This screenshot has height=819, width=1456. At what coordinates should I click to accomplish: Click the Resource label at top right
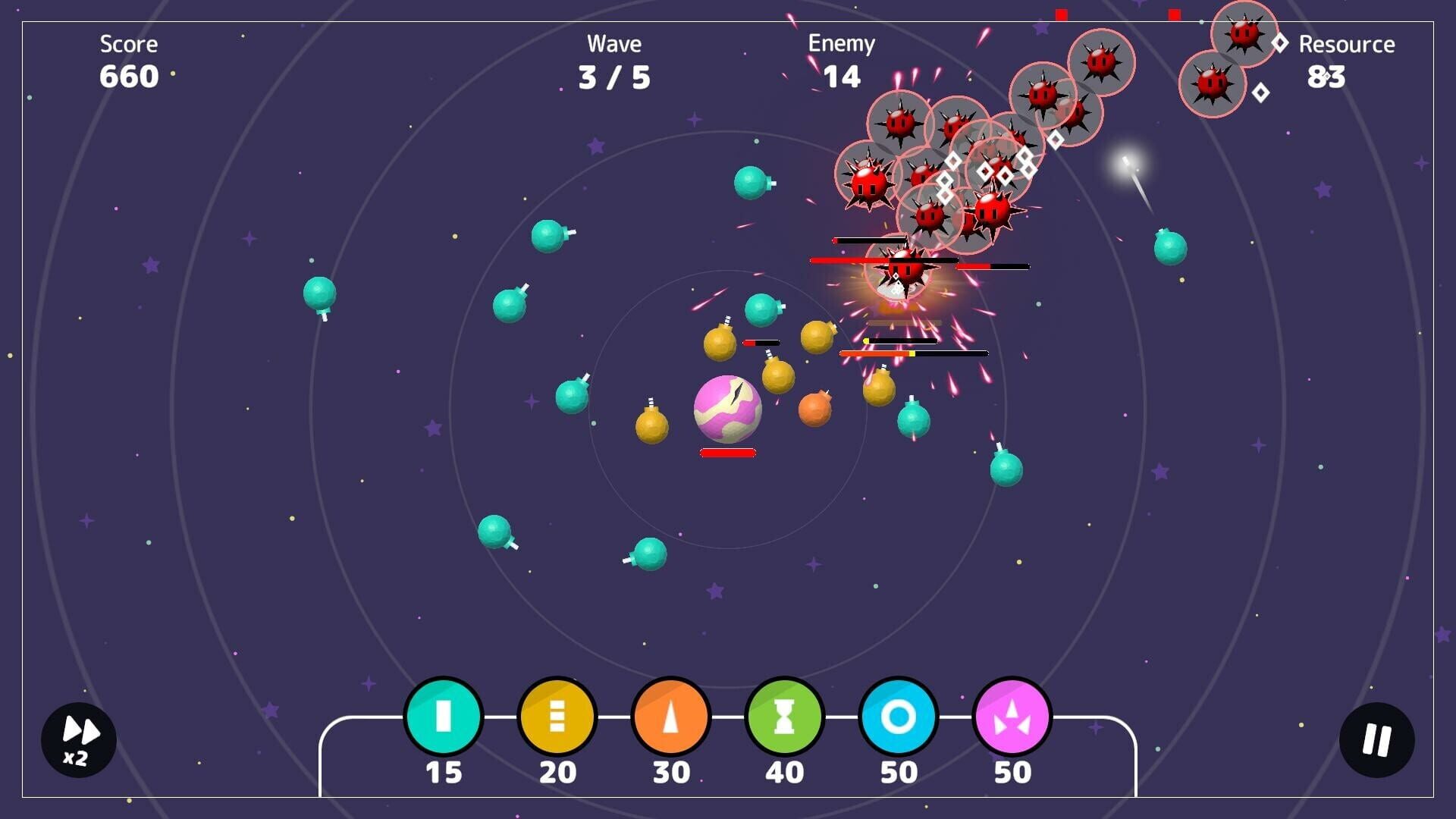(1346, 44)
